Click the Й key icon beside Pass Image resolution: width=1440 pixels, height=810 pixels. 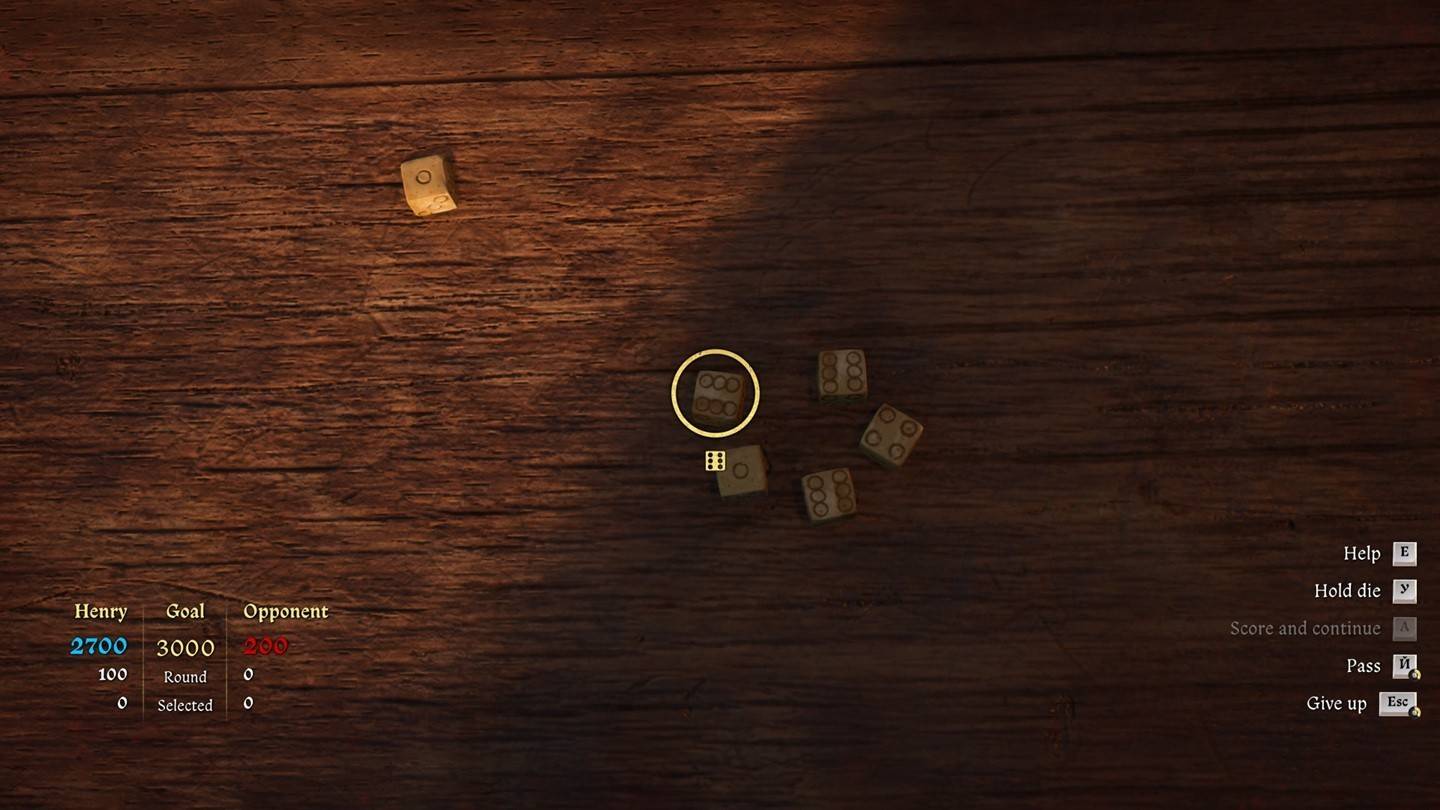point(1404,665)
